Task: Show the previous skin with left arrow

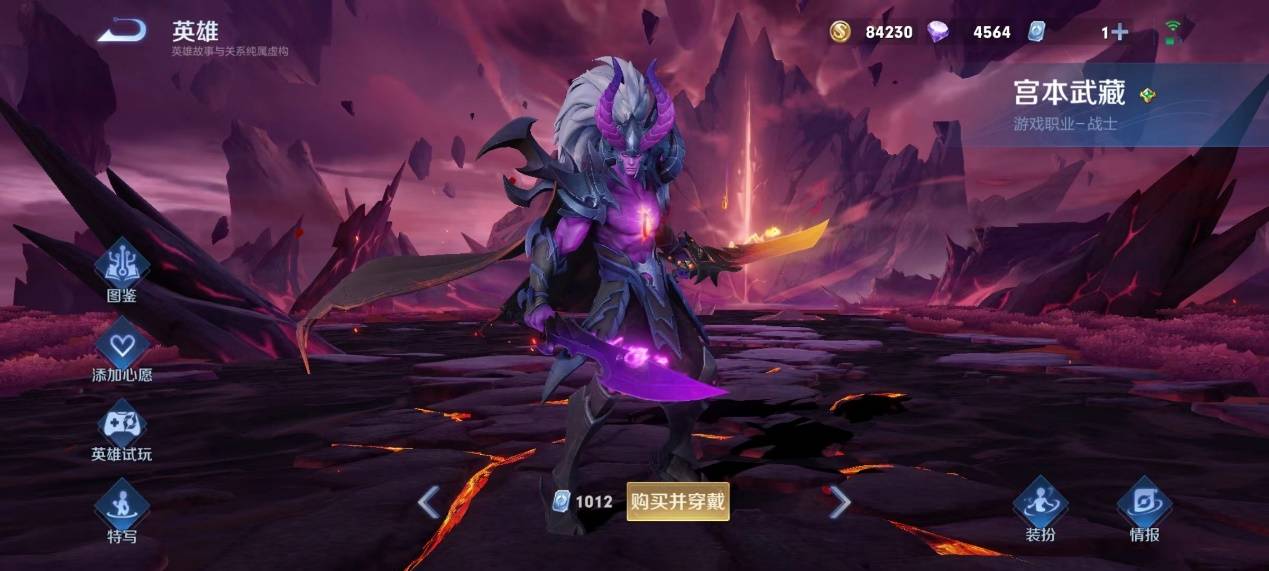Action: coord(429,502)
